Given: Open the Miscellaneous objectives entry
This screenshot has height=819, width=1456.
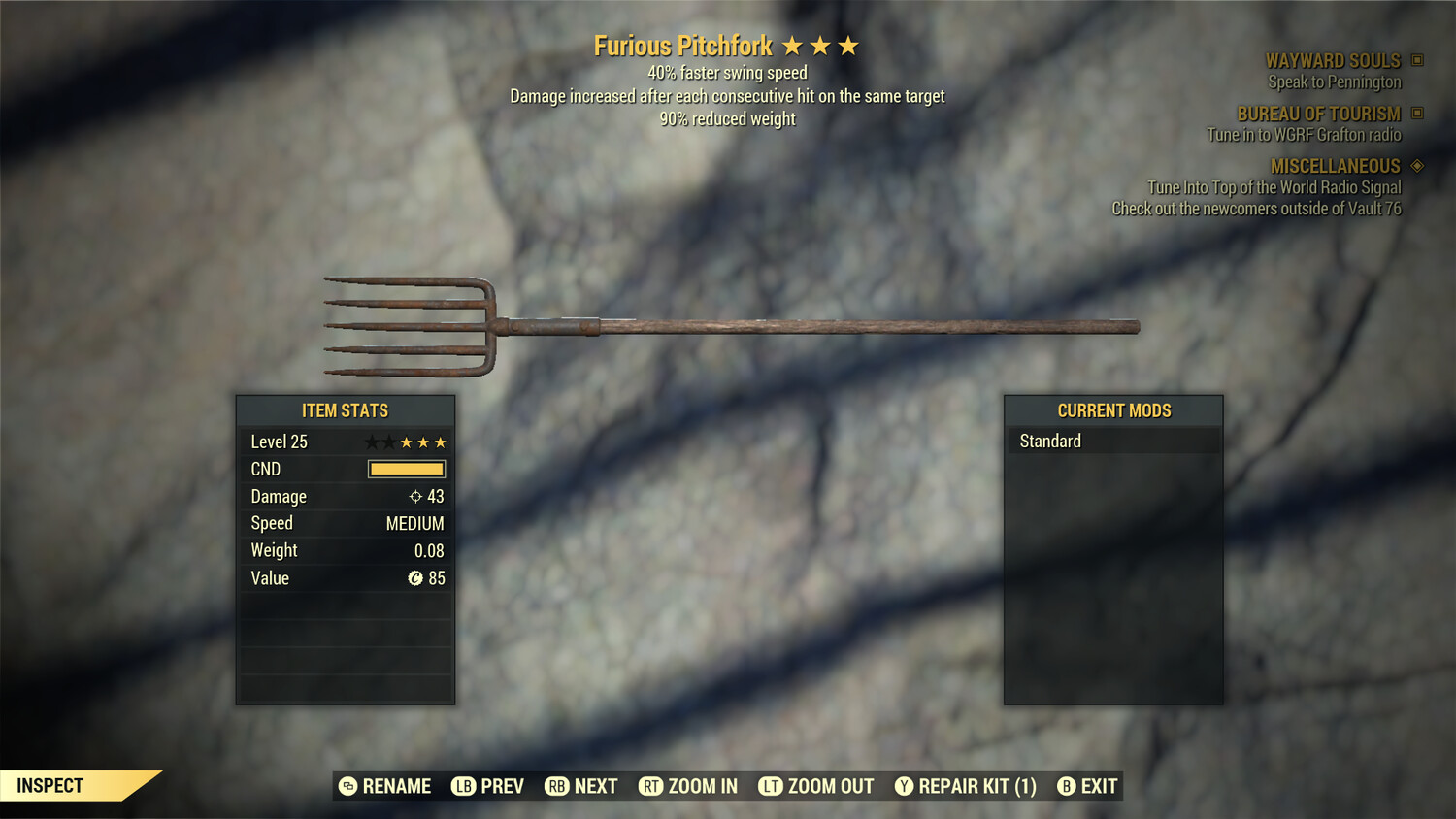Looking at the screenshot, I should coord(1335,167).
